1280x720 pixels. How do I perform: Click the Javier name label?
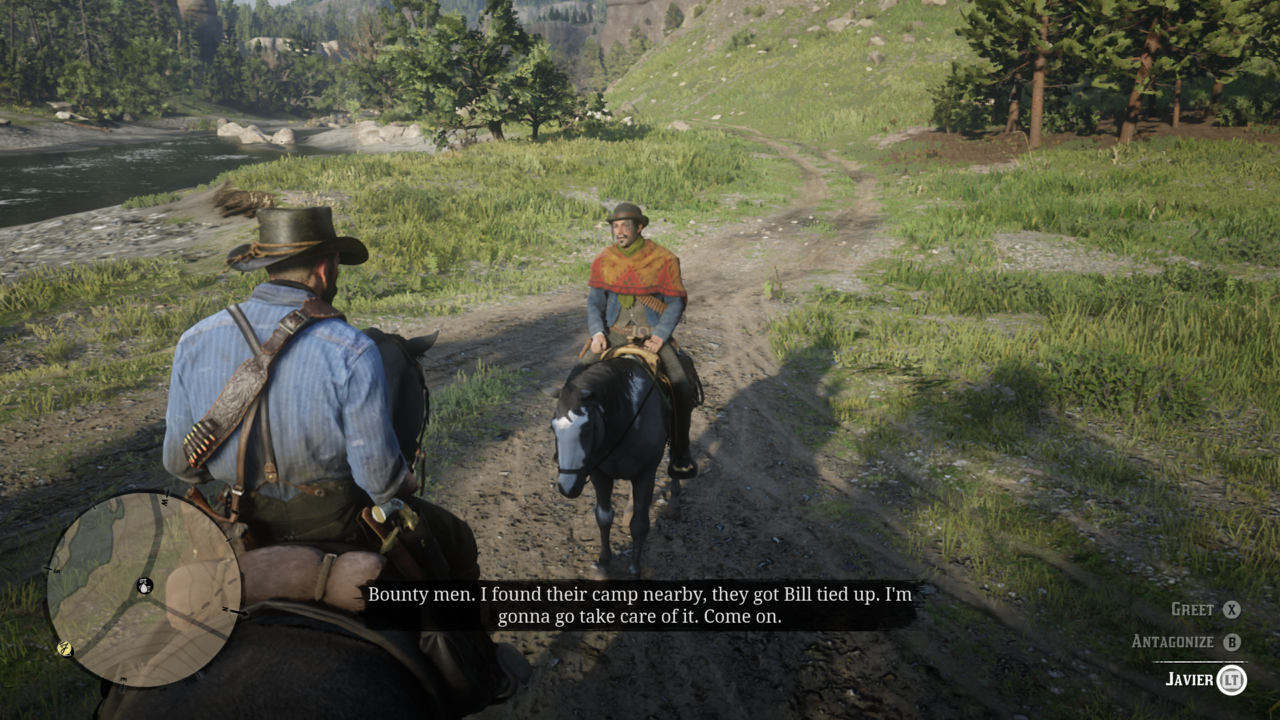tap(1190, 679)
